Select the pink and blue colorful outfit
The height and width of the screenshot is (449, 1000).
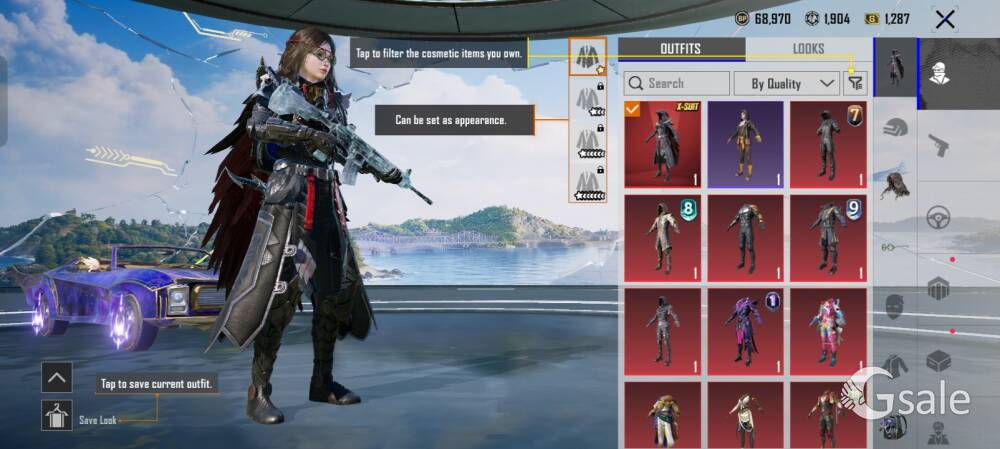click(x=828, y=332)
